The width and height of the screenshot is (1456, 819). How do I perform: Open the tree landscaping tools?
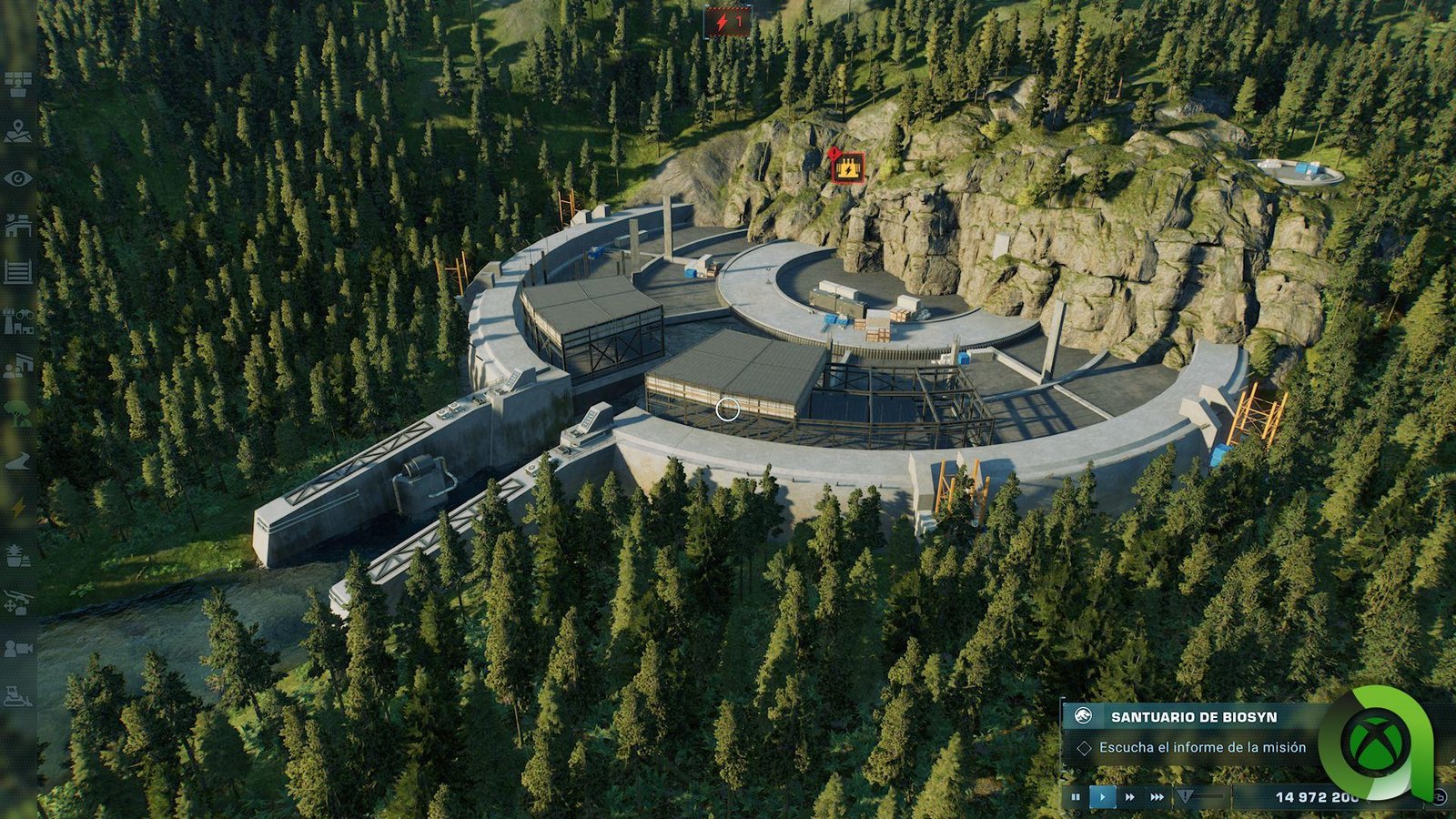point(18,413)
